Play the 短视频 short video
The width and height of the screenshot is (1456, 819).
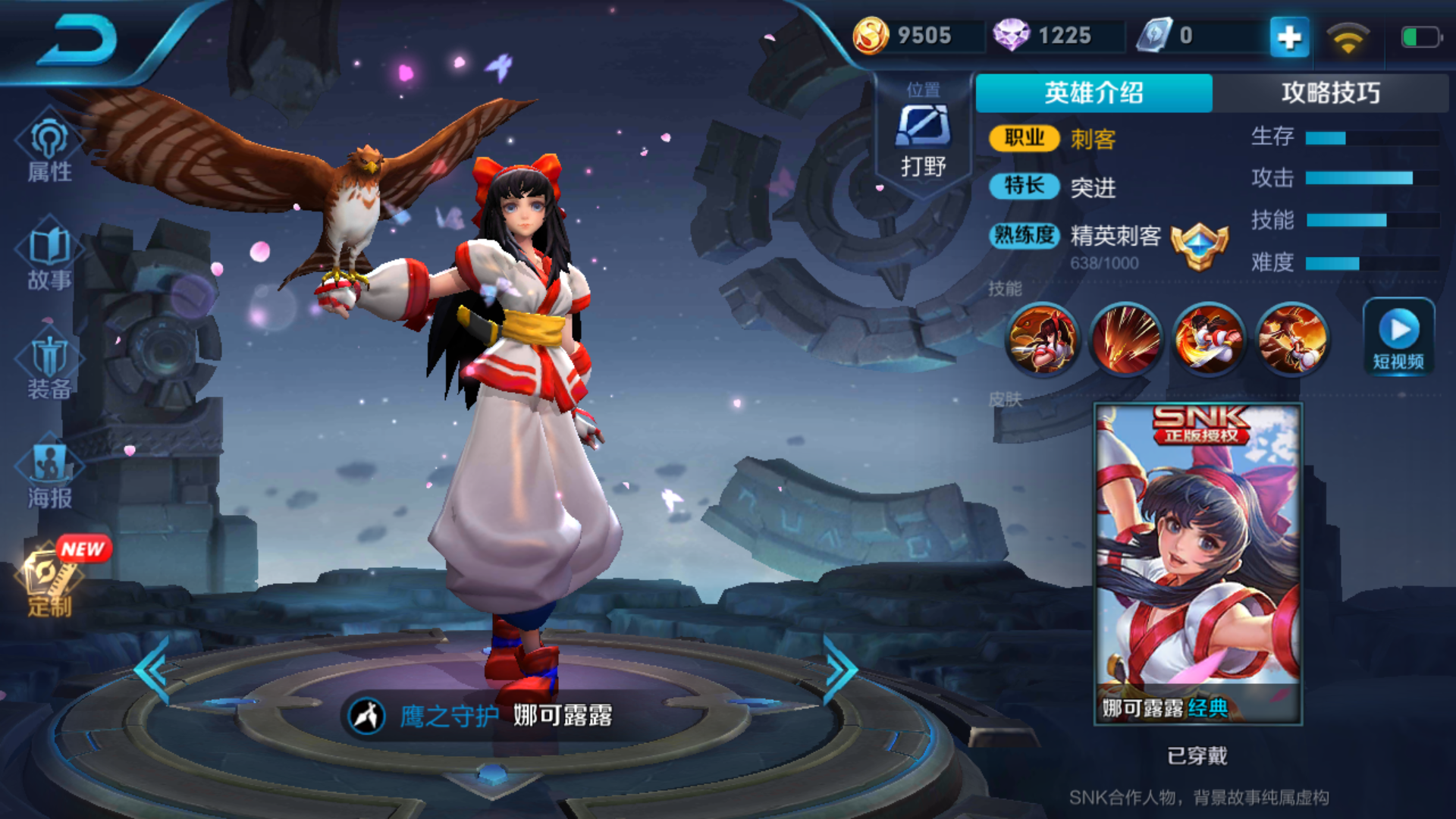click(x=1398, y=337)
